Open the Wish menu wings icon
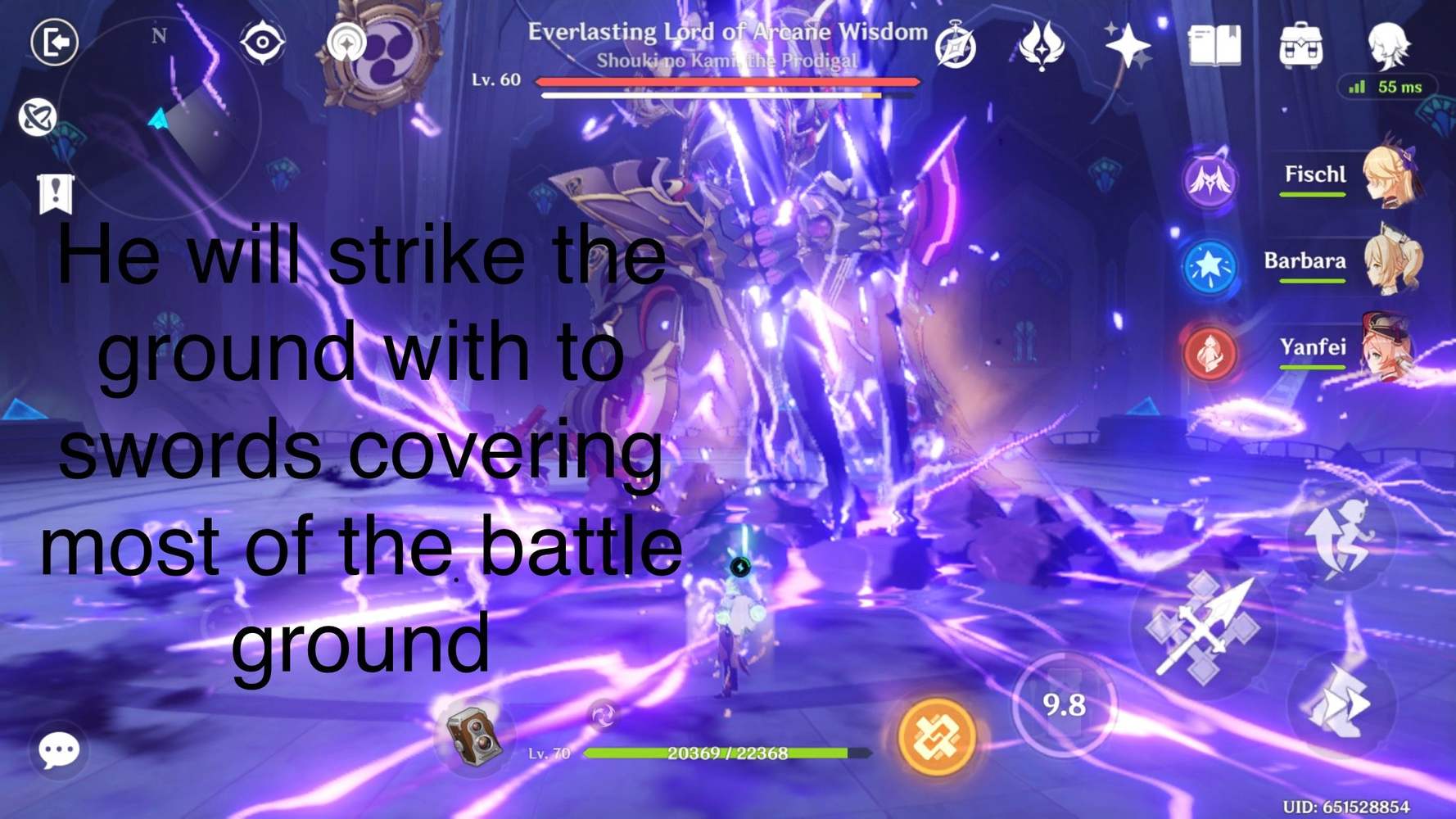This screenshot has height=819, width=1456. click(x=1041, y=48)
